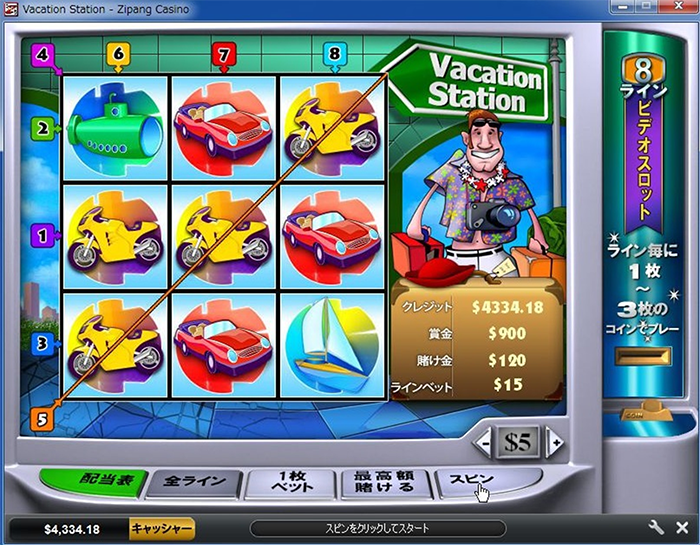The width and height of the screenshot is (700, 545).
Task: Open the wrench settings icon
Action: tap(657, 528)
